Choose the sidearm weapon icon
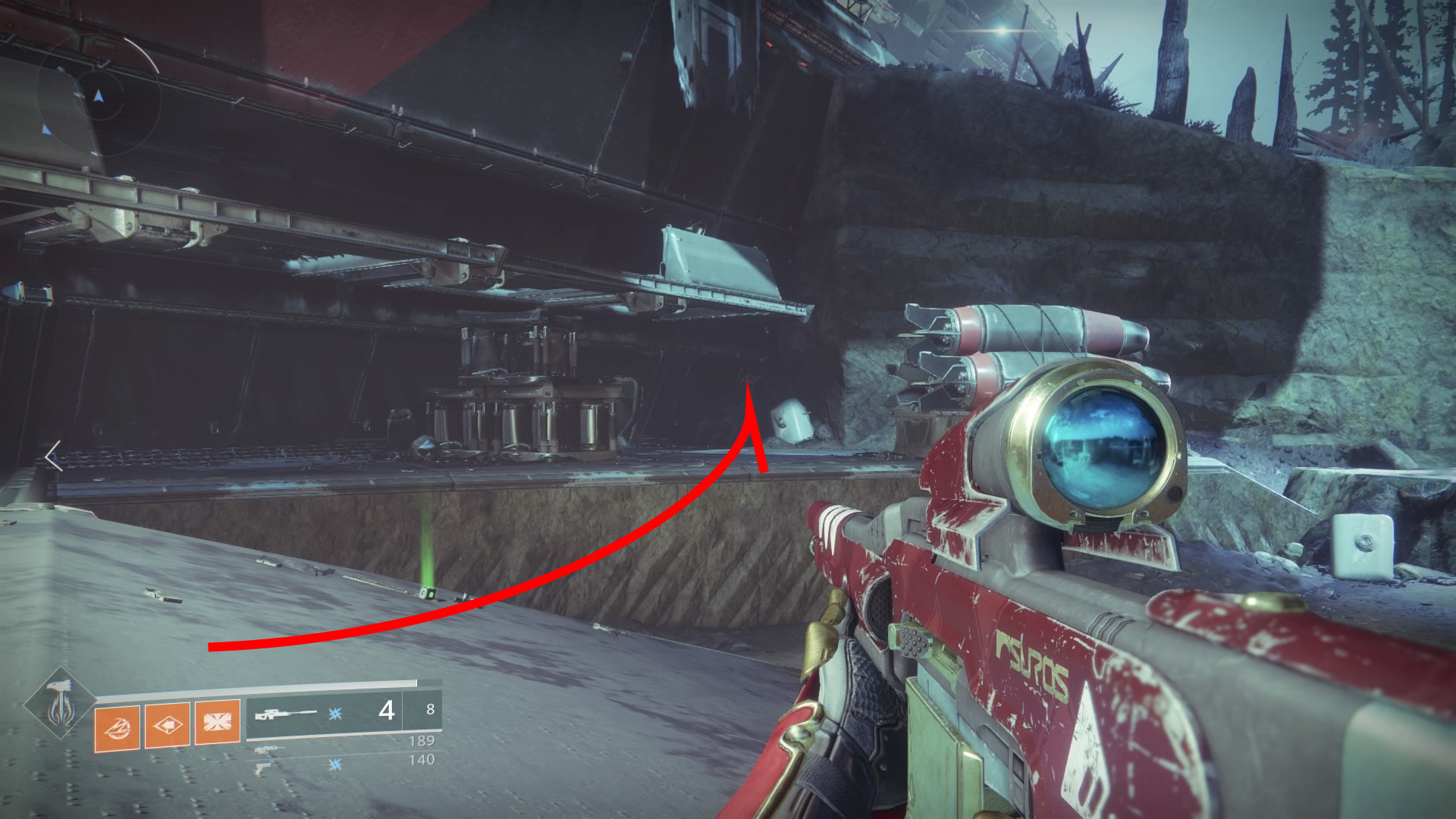 pyautogui.click(x=262, y=767)
